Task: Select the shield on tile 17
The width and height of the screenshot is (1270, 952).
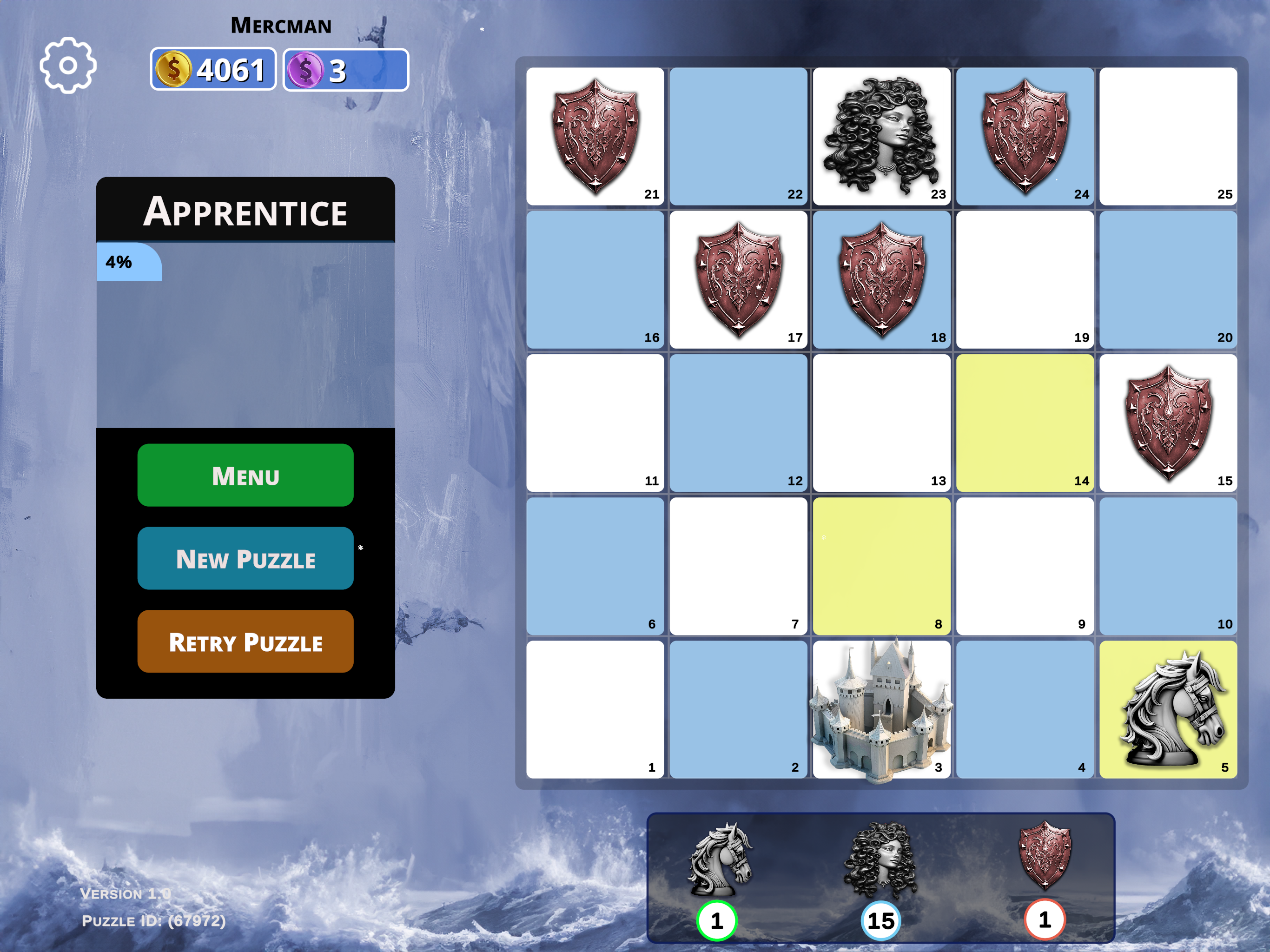Action: (x=738, y=279)
